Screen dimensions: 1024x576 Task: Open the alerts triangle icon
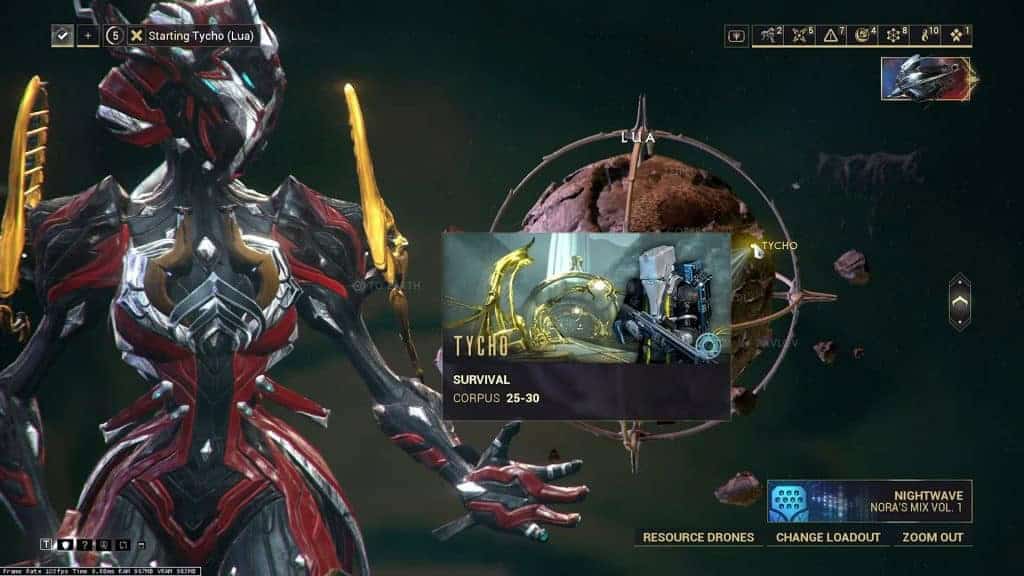833,36
